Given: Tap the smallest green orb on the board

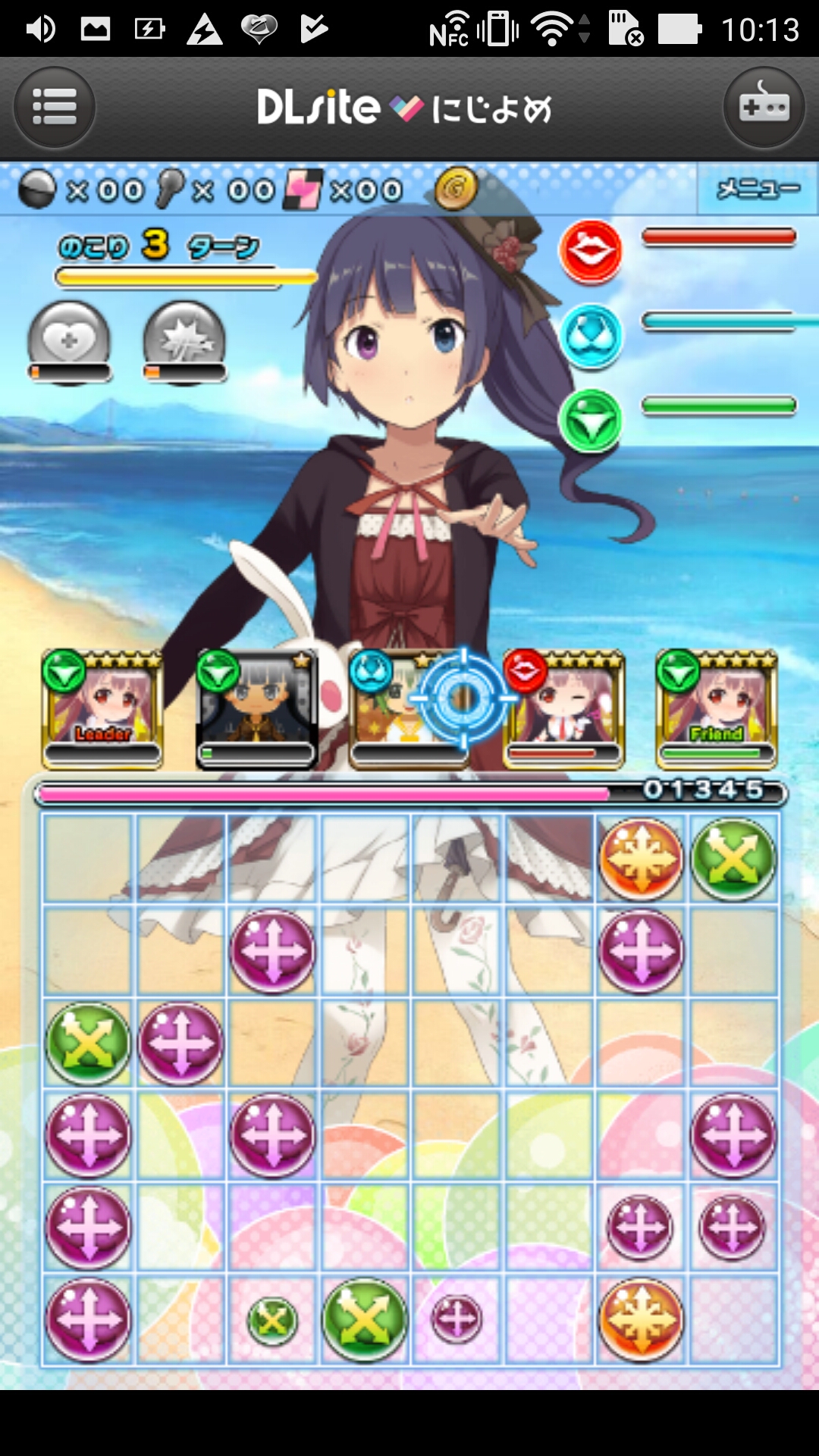Looking at the screenshot, I should pyautogui.click(x=272, y=1320).
